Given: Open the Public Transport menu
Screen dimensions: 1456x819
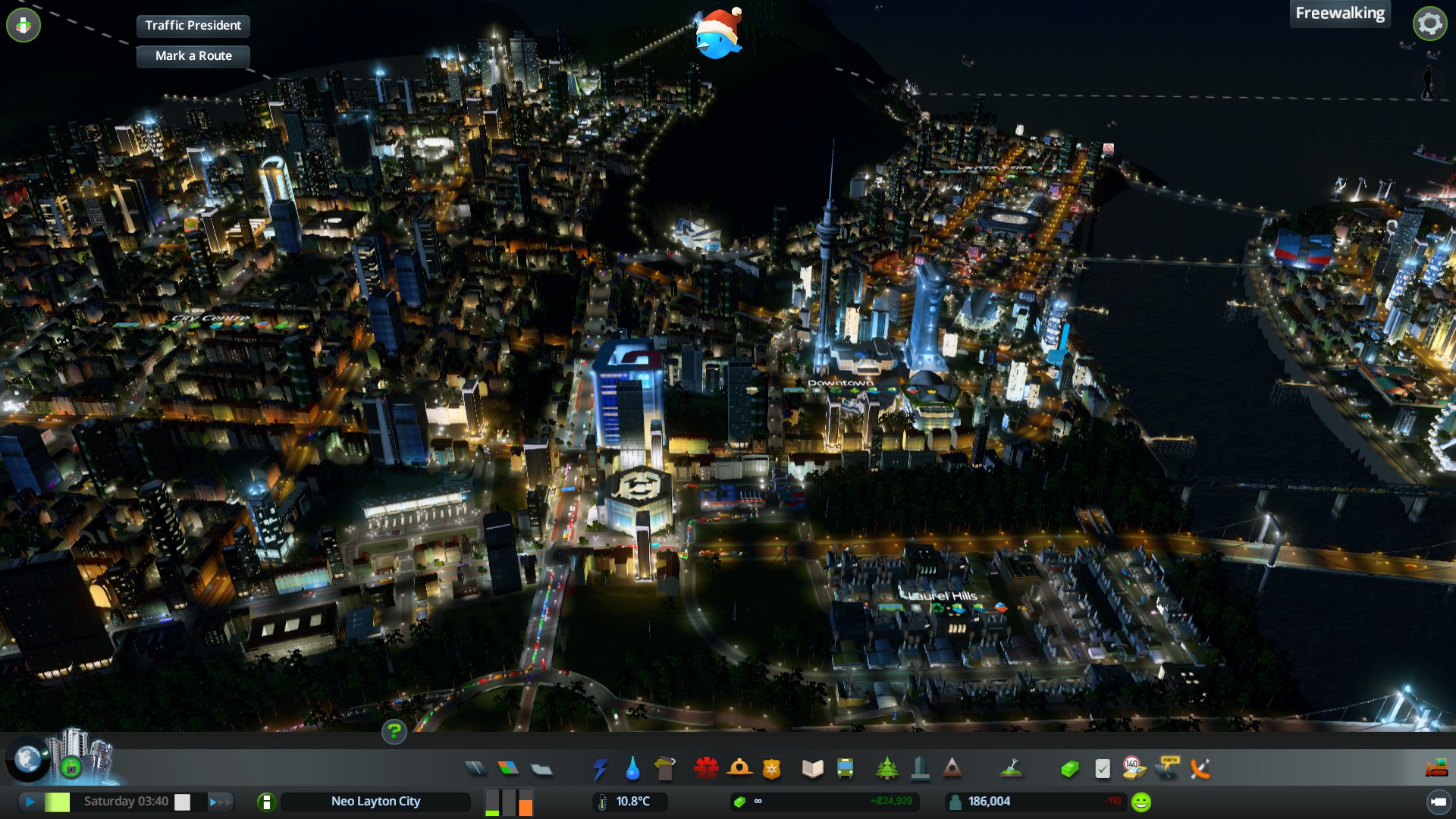Looking at the screenshot, I should click(845, 769).
